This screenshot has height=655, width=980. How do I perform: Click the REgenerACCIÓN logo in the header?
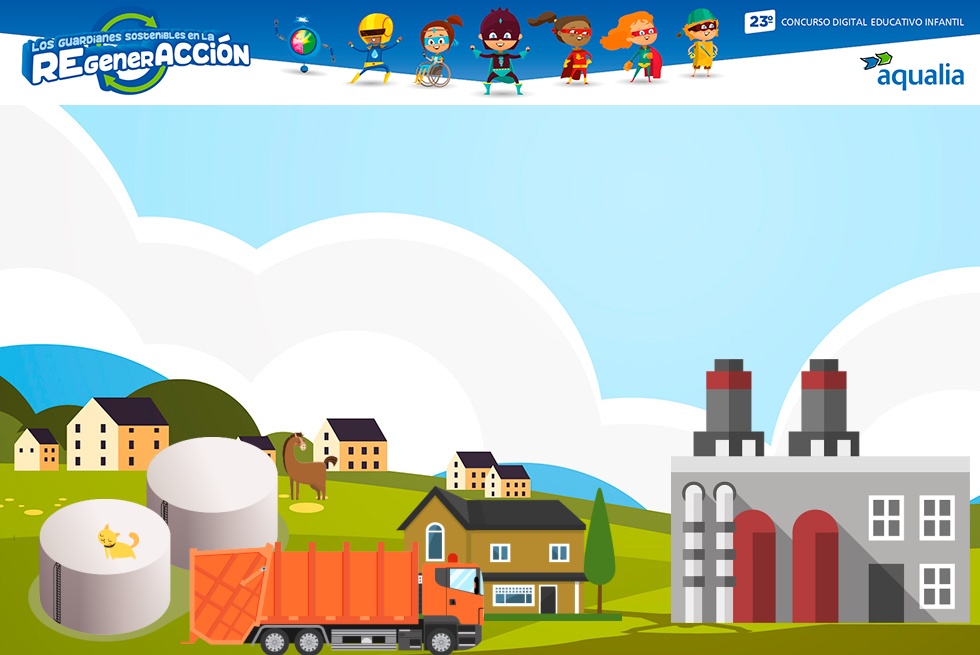click(136, 55)
